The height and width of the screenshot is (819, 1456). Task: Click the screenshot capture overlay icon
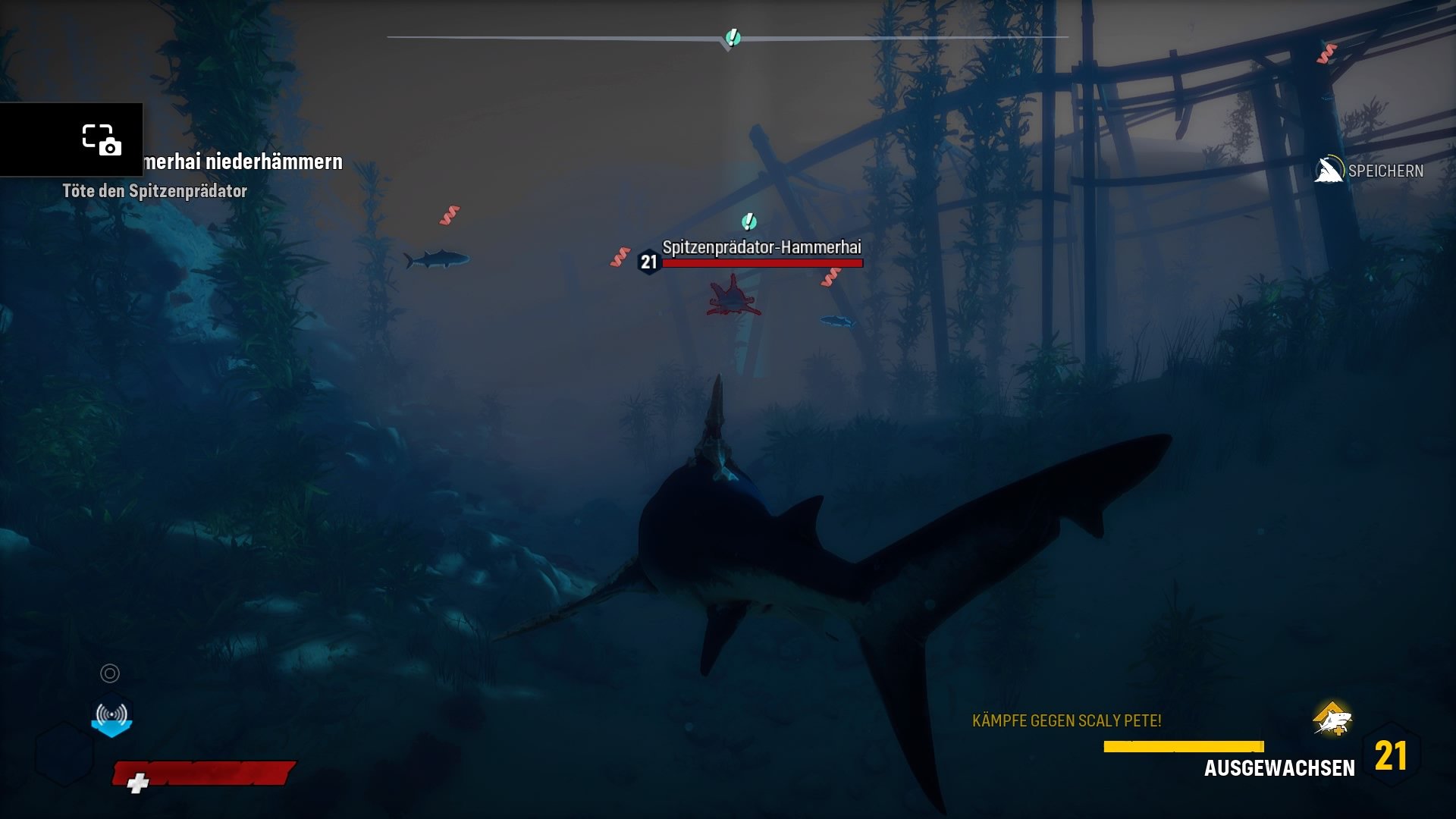(x=101, y=140)
